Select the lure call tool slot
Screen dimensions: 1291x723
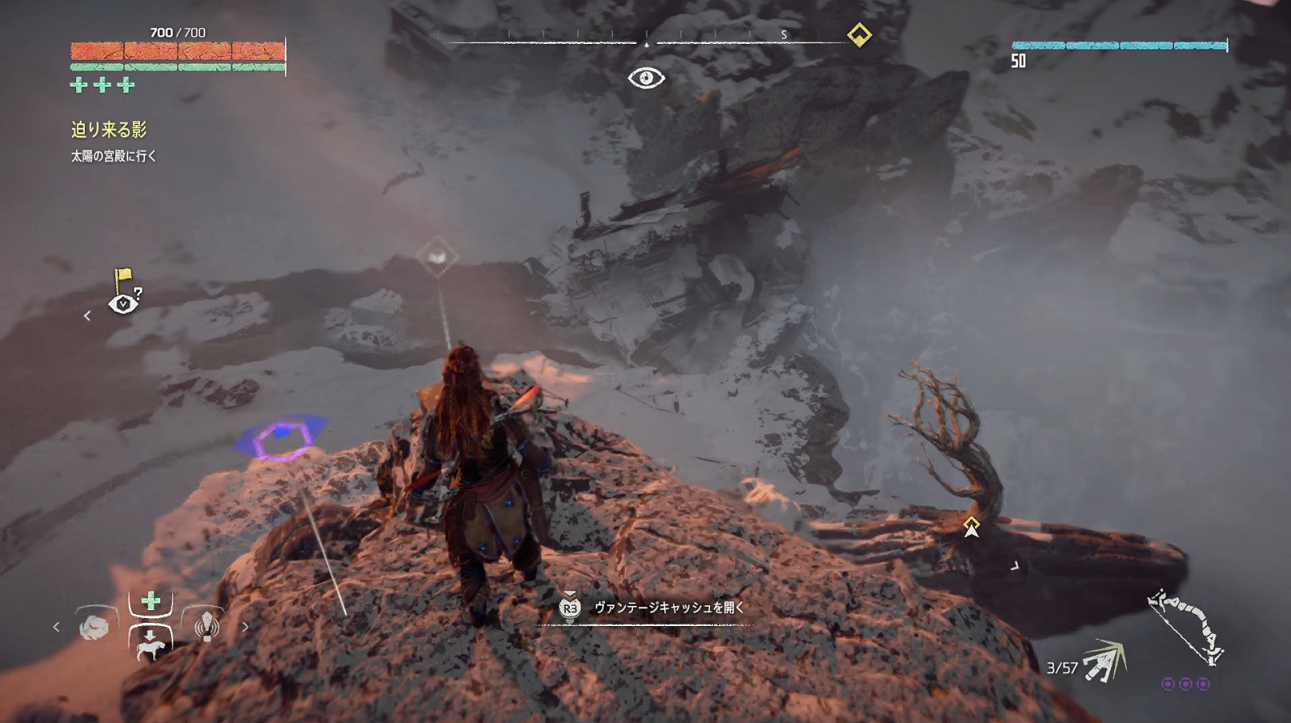pyautogui.click(x=206, y=626)
